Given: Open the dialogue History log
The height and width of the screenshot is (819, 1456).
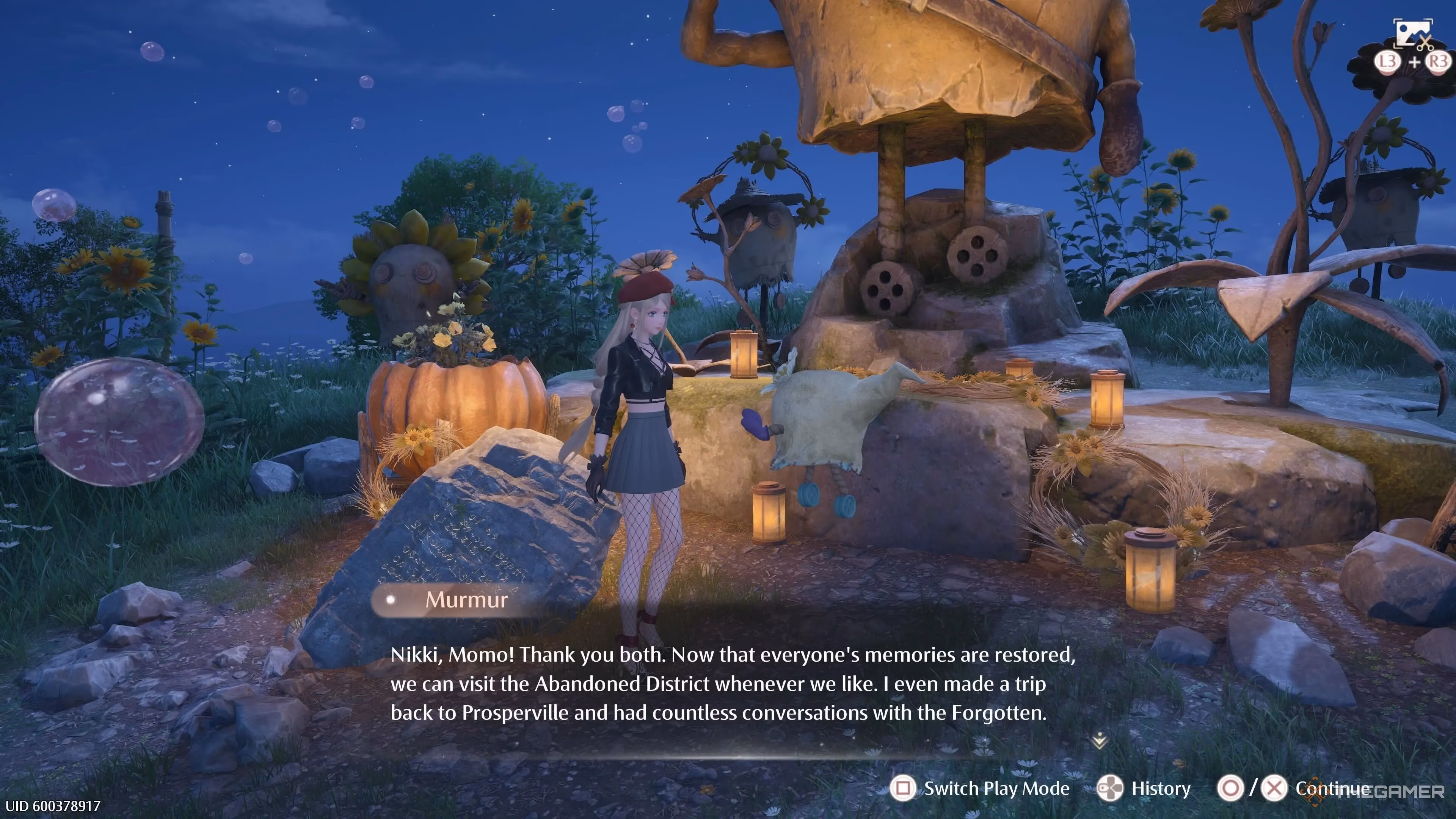Looking at the screenshot, I should 1160,788.
